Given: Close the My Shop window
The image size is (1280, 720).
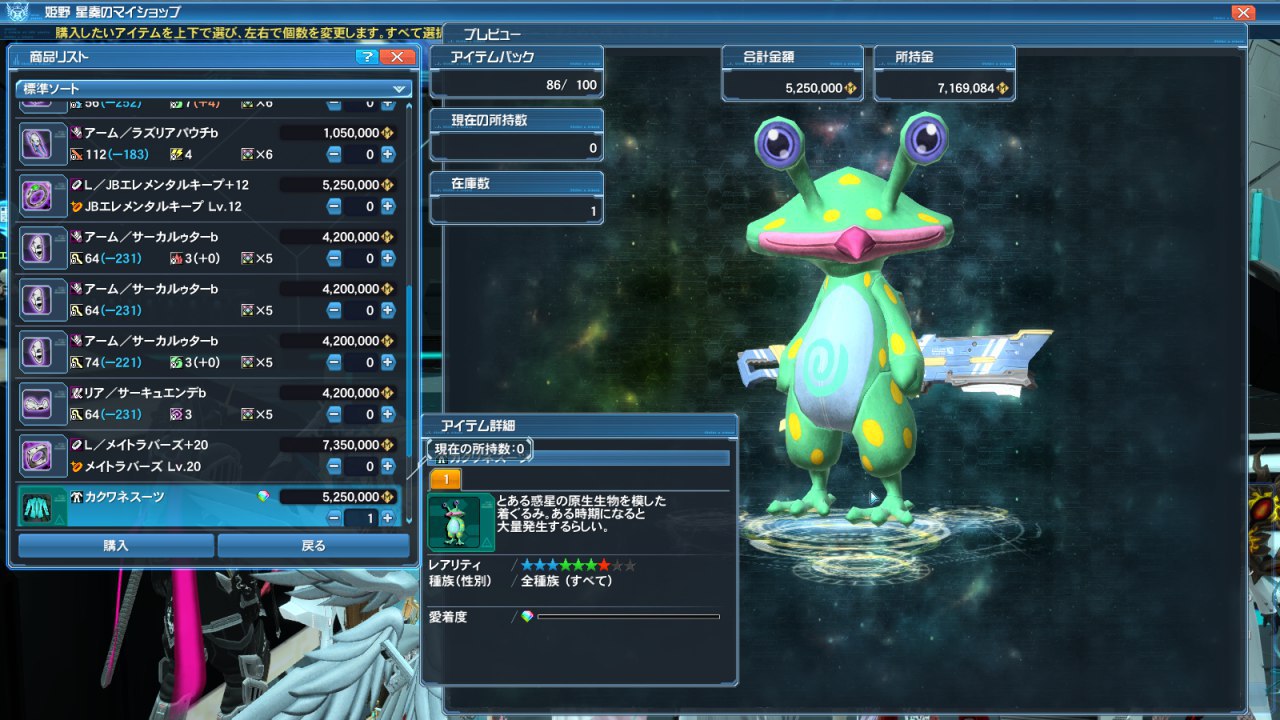Looking at the screenshot, I should click(1243, 13).
